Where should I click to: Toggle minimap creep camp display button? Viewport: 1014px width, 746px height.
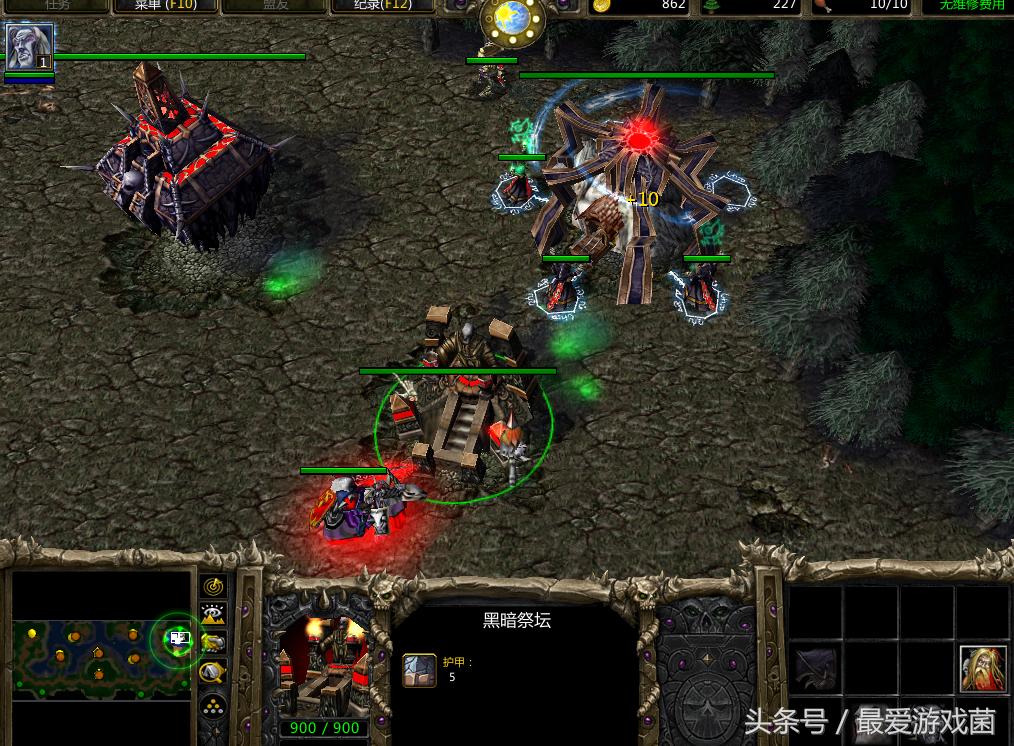click(x=213, y=673)
